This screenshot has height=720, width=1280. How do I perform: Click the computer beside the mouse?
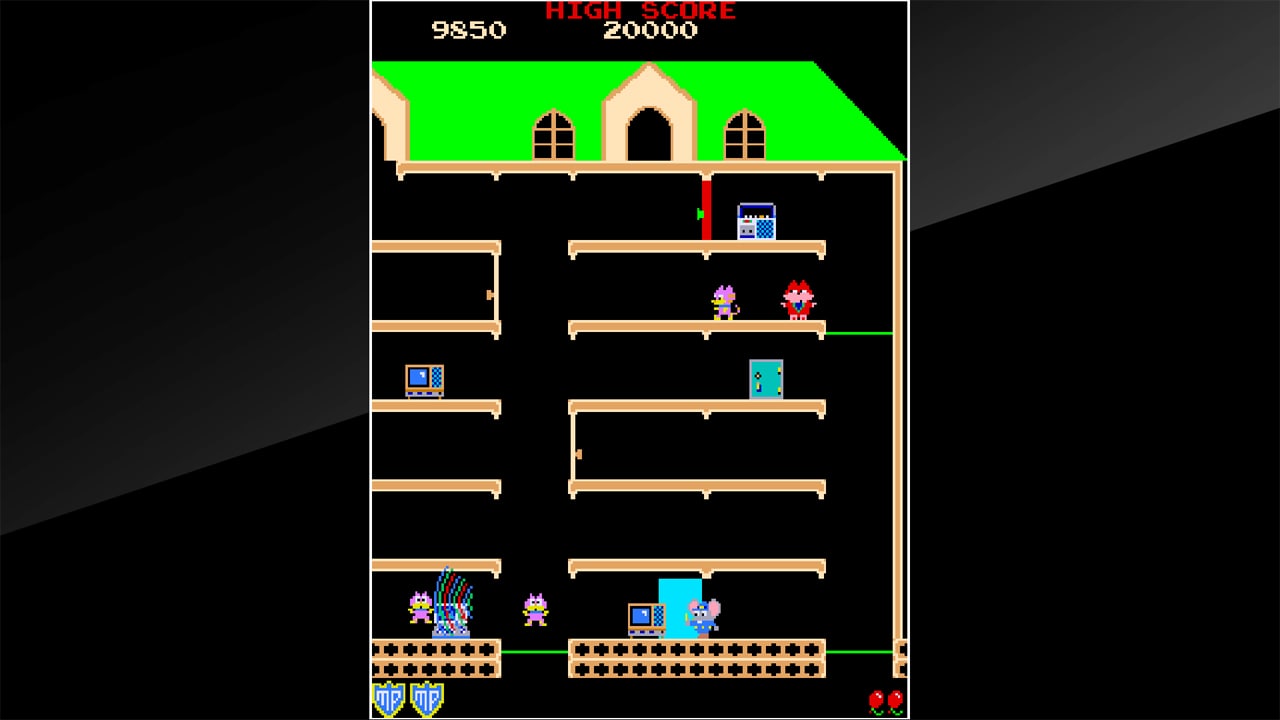(x=645, y=615)
